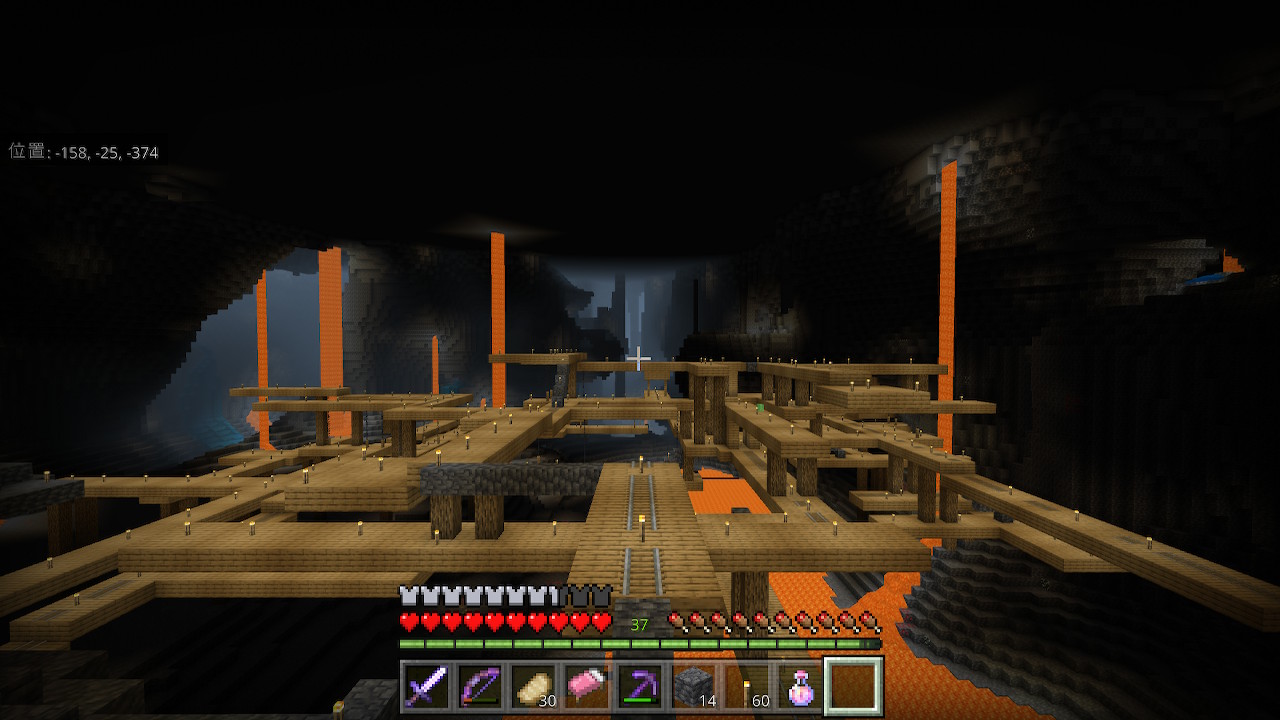
Task: Click the leftmost heart on the health bar
Action: click(408, 620)
